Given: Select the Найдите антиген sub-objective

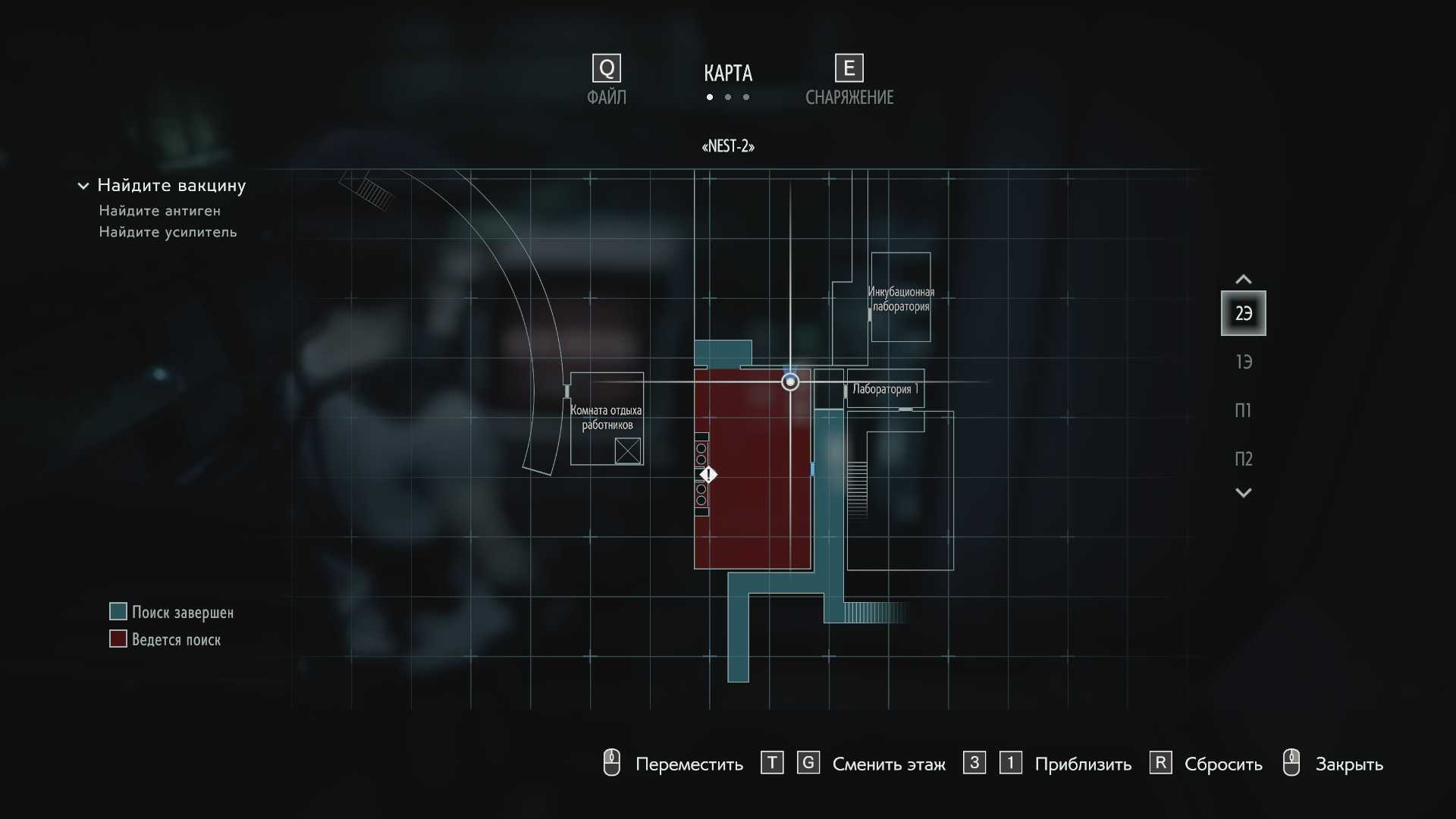Looking at the screenshot, I should pyautogui.click(x=160, y=211).
